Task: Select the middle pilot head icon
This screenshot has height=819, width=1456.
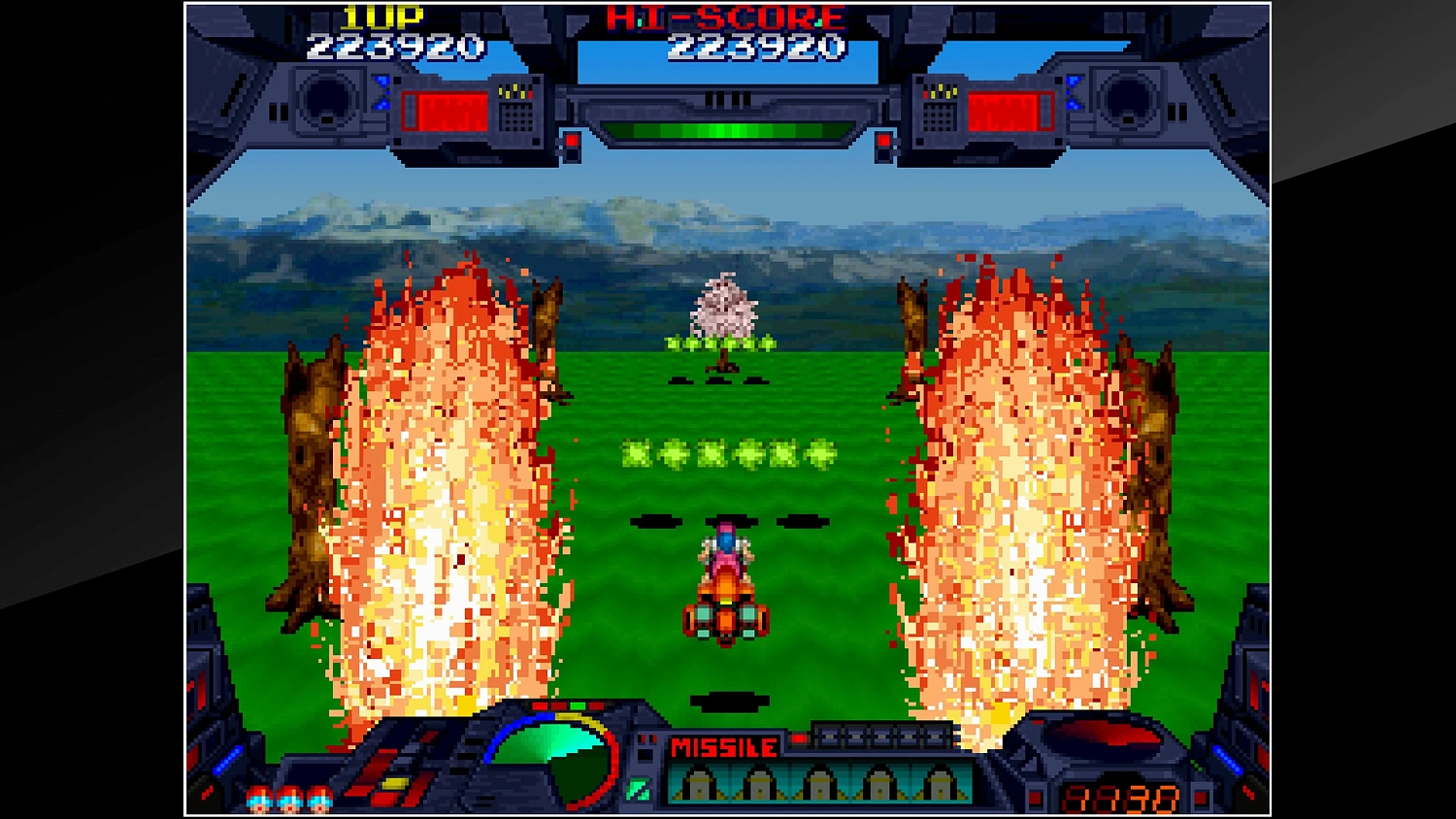Action: (x=288, y=802)
